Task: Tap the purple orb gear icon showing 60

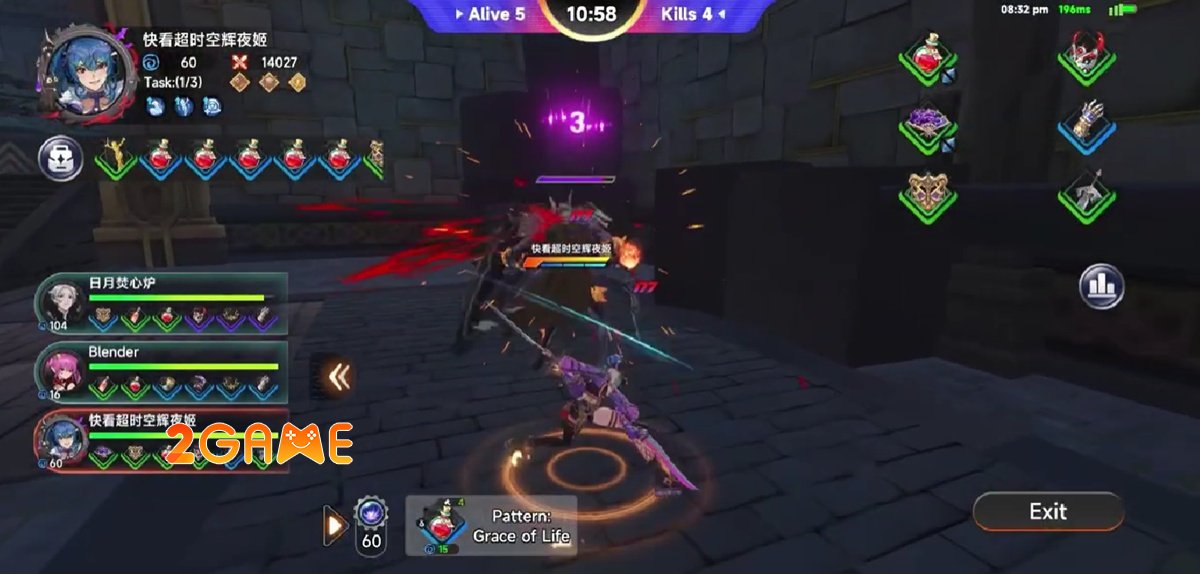Action: click(371, 523)
